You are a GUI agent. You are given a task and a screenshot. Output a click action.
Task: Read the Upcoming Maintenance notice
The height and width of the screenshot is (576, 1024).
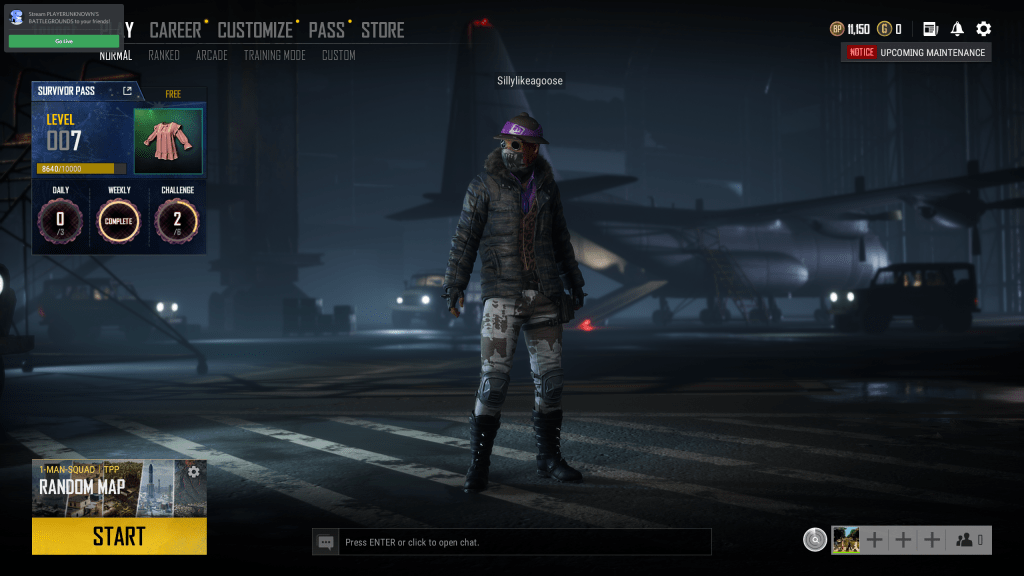point(917,53)
